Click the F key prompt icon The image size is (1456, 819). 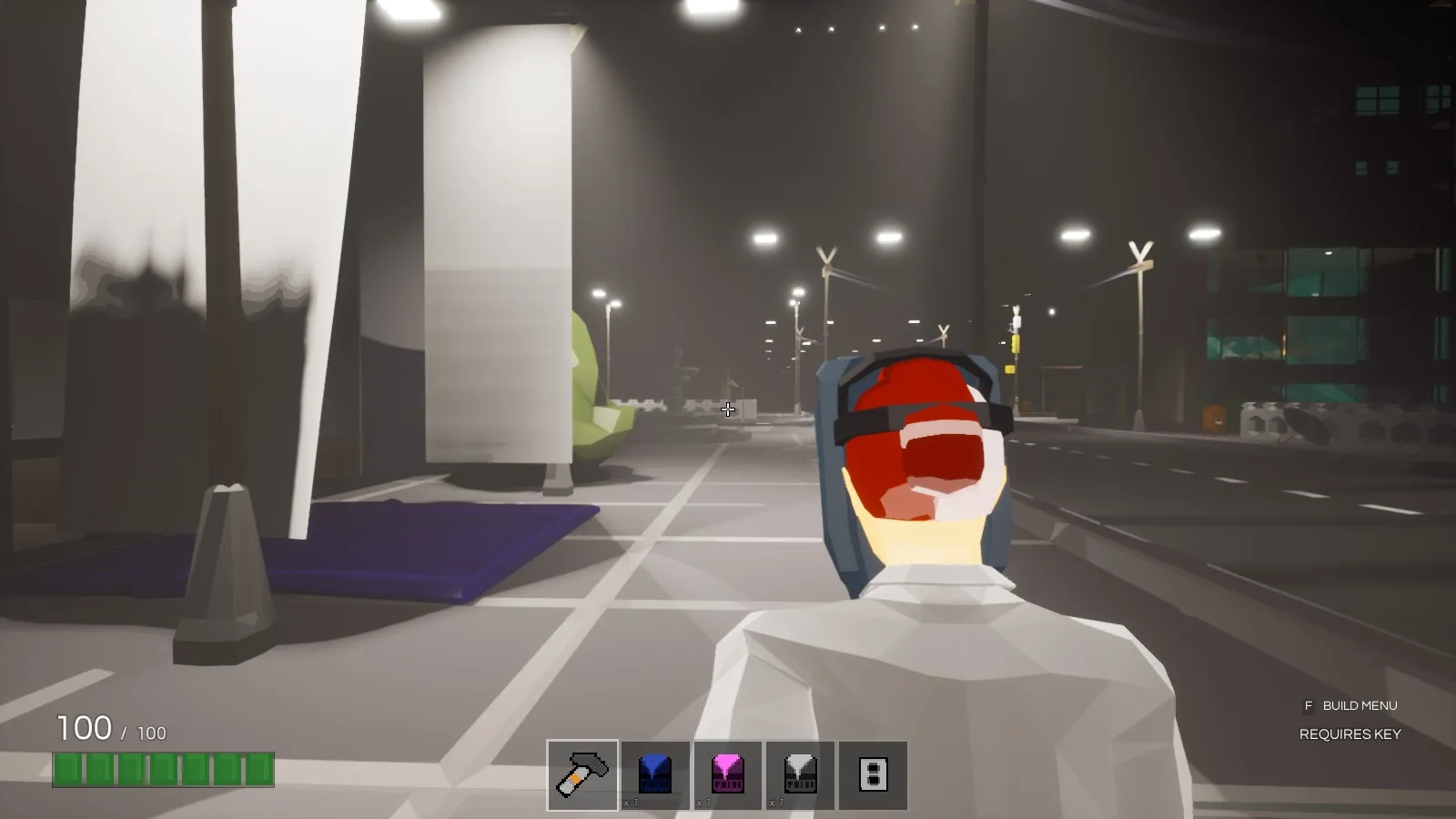click(1309, 705)
